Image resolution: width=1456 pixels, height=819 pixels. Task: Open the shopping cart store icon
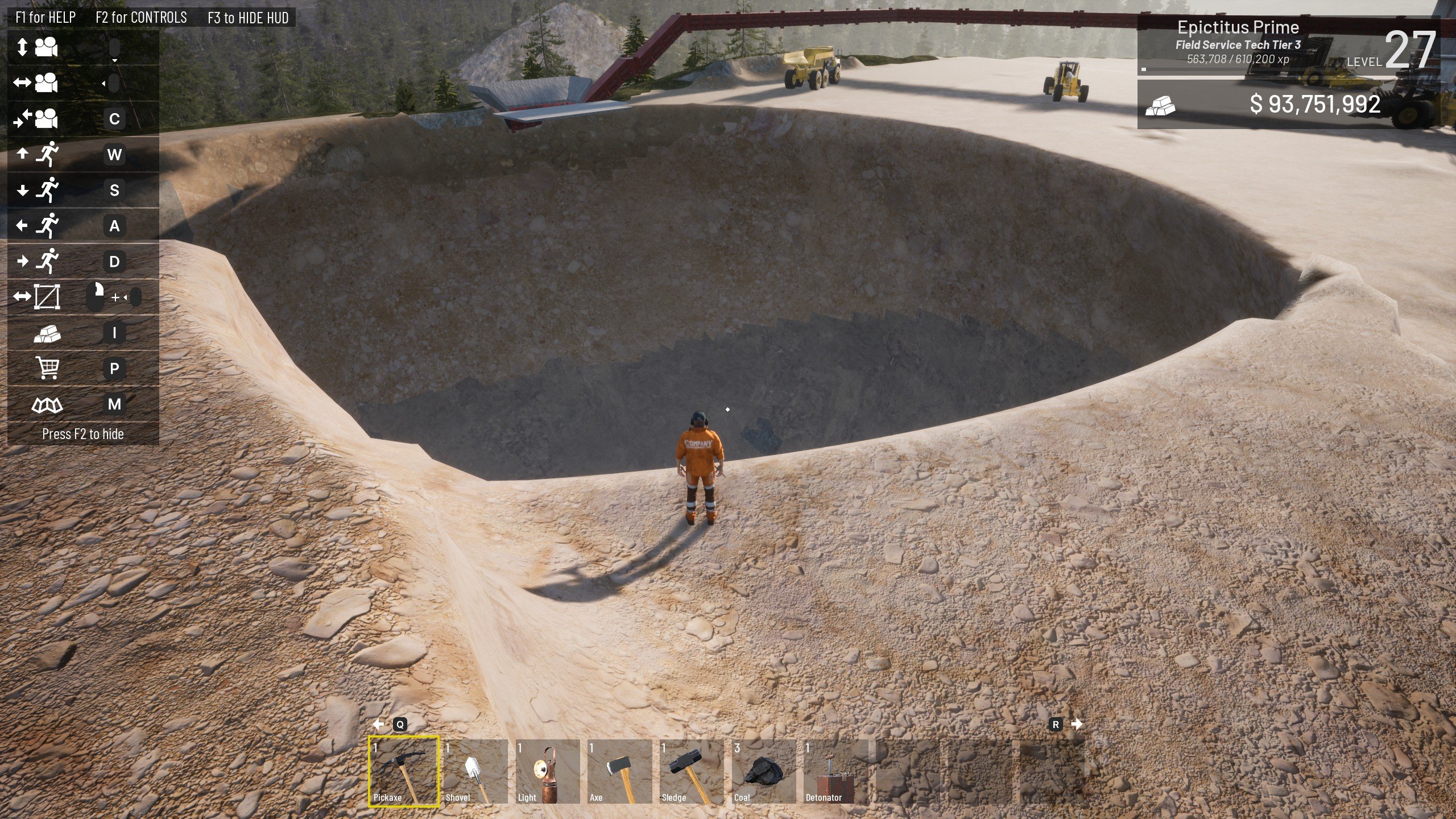pyautogui.click(x=47, y=368)
